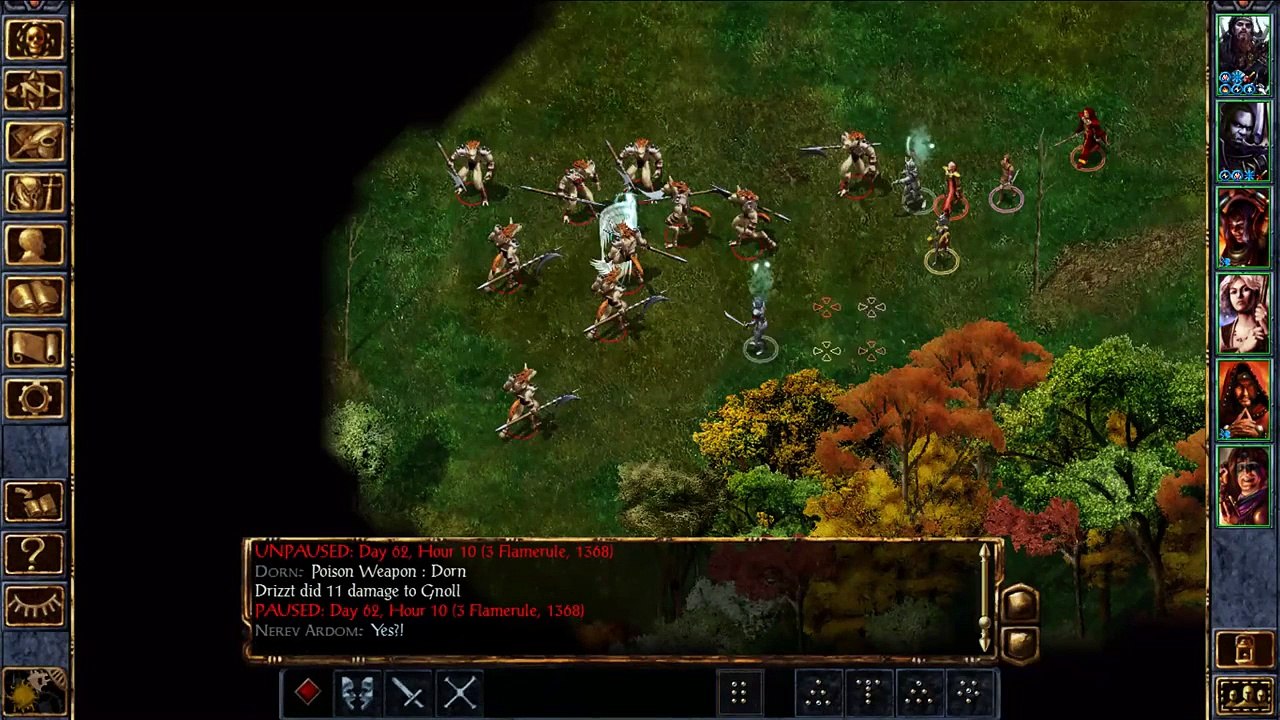Viewport: 1280px width, 720px height.
Task: Open game options with the gear icon
Action: coord(35,398)
